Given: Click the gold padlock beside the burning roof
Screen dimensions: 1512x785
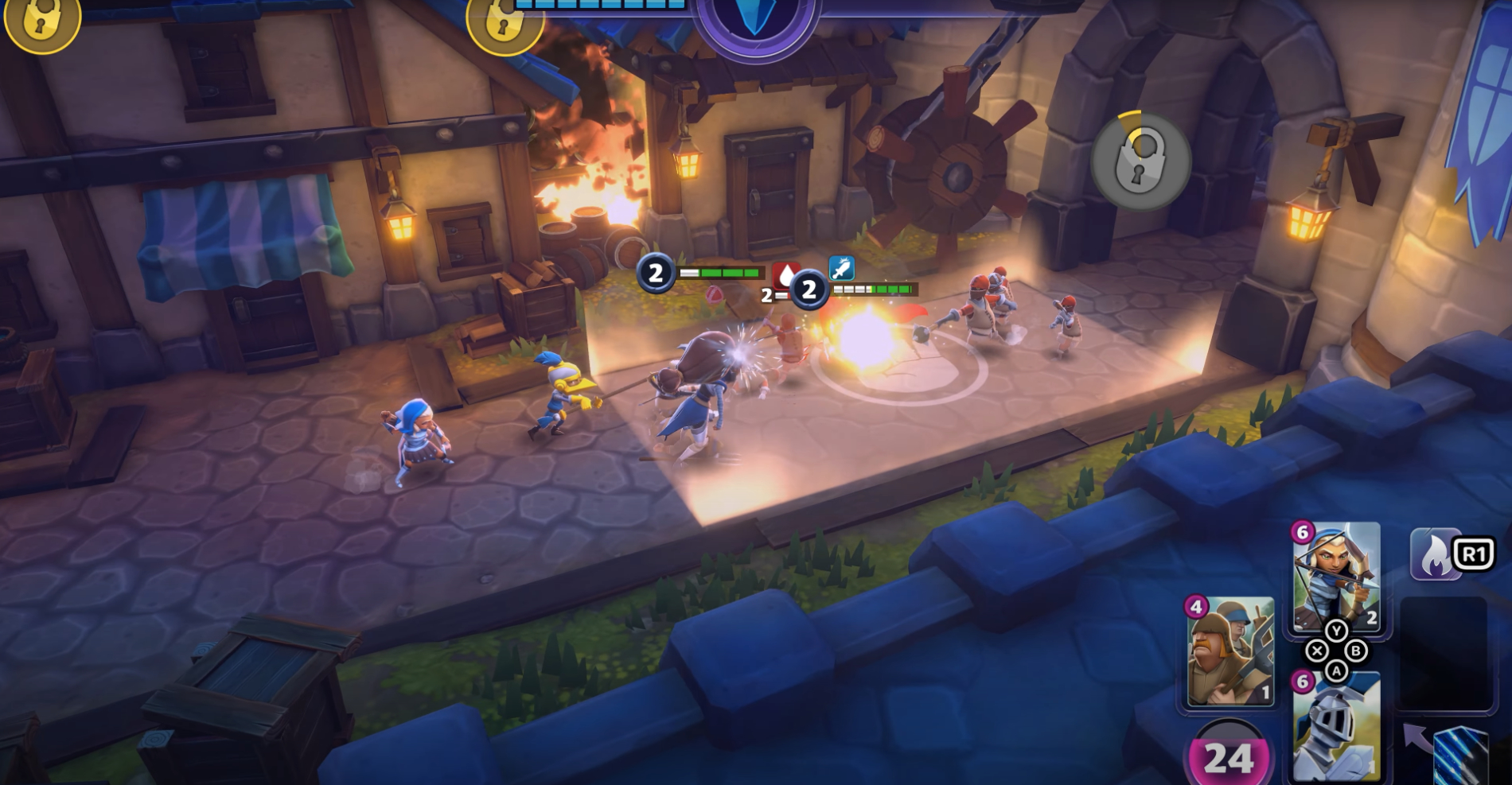Looking at the screenshot, I should (x=503, y=22).
